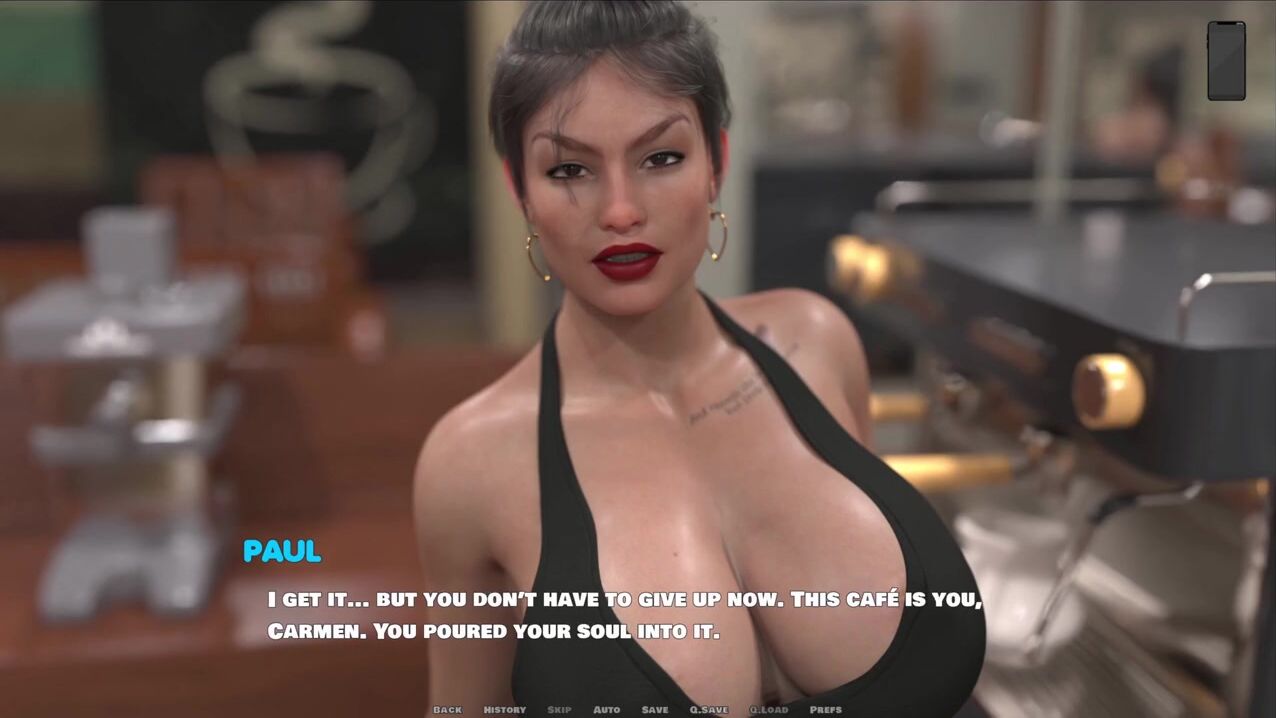Skip ahead using the Skip button
The width and height of the screenshot is (1276, 718).
[x=559, y=709]
